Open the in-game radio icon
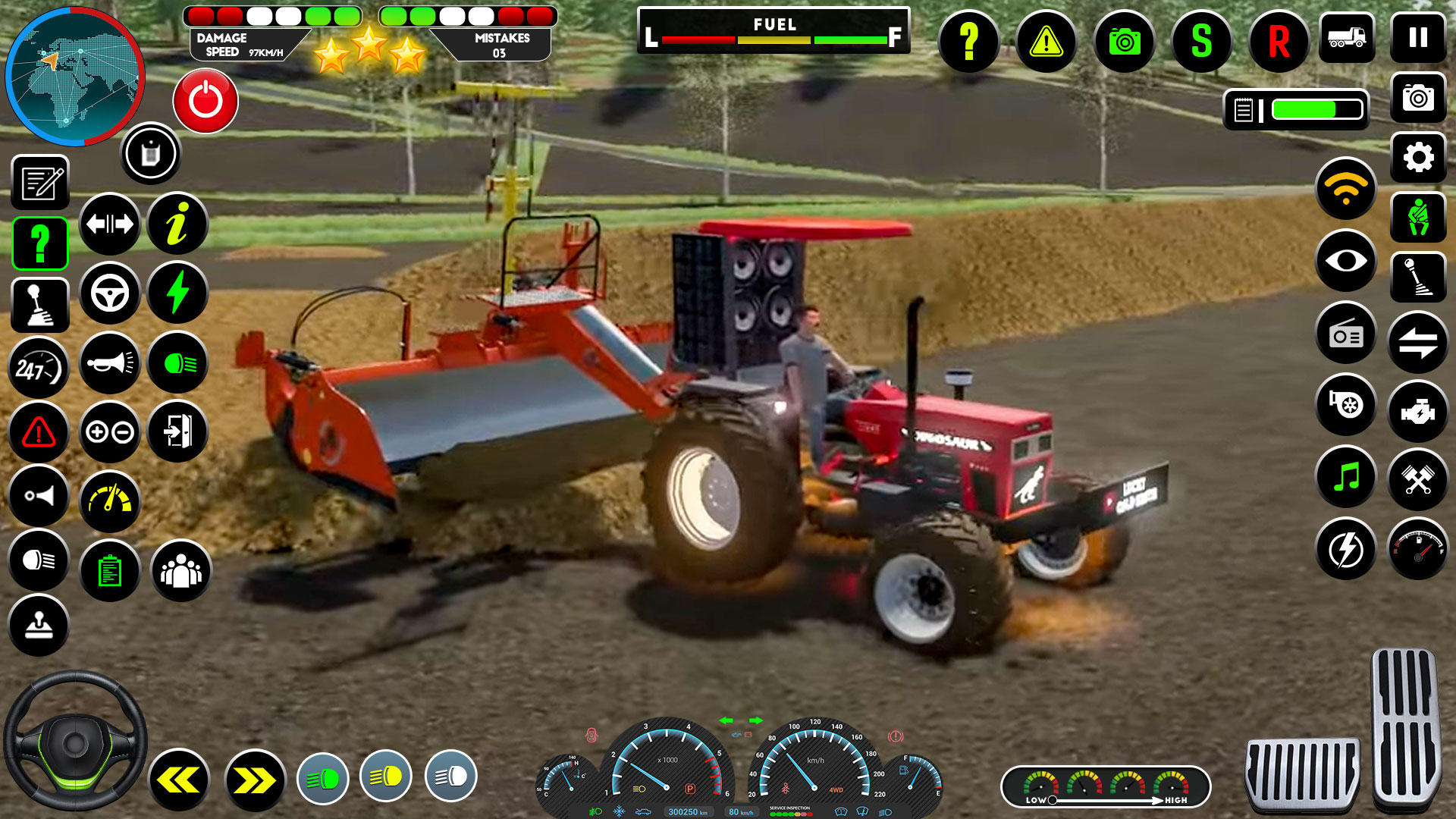 1345,334
